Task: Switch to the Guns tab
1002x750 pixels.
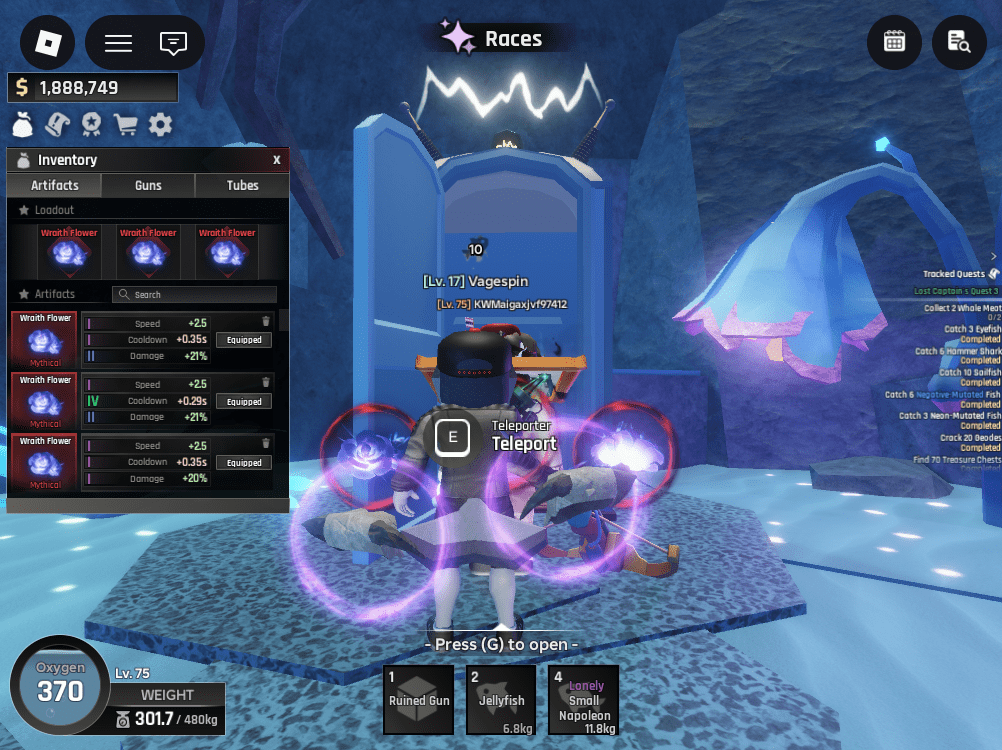Action: tap(149, 185)
